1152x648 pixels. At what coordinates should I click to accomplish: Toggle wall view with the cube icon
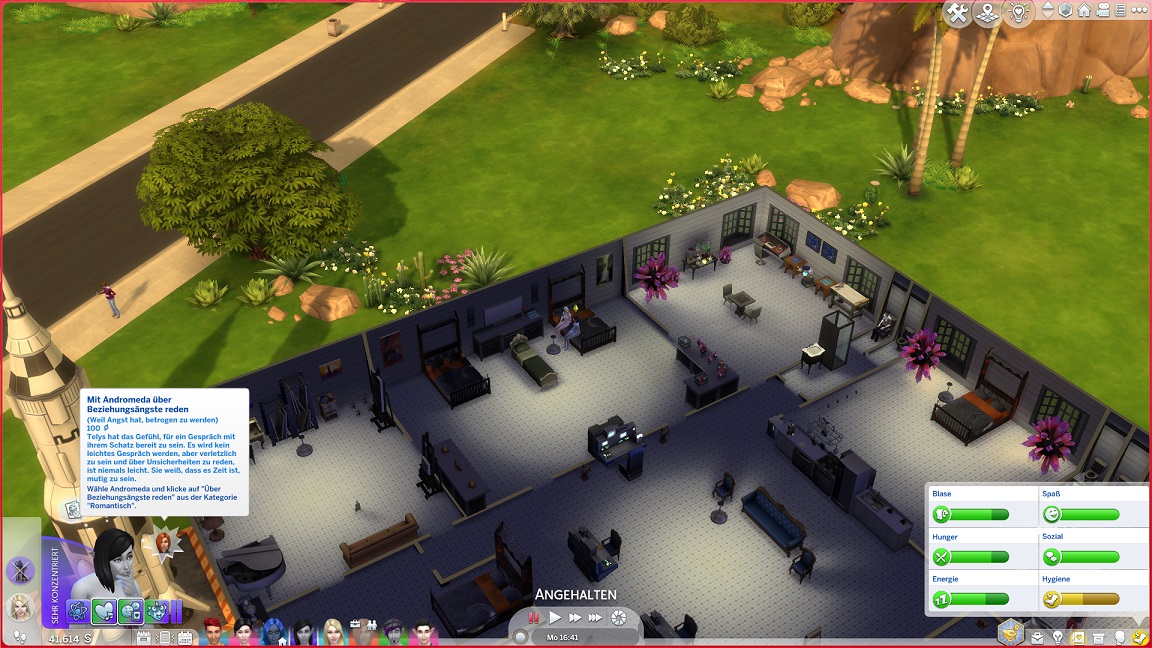click(x=1066, y=10)
